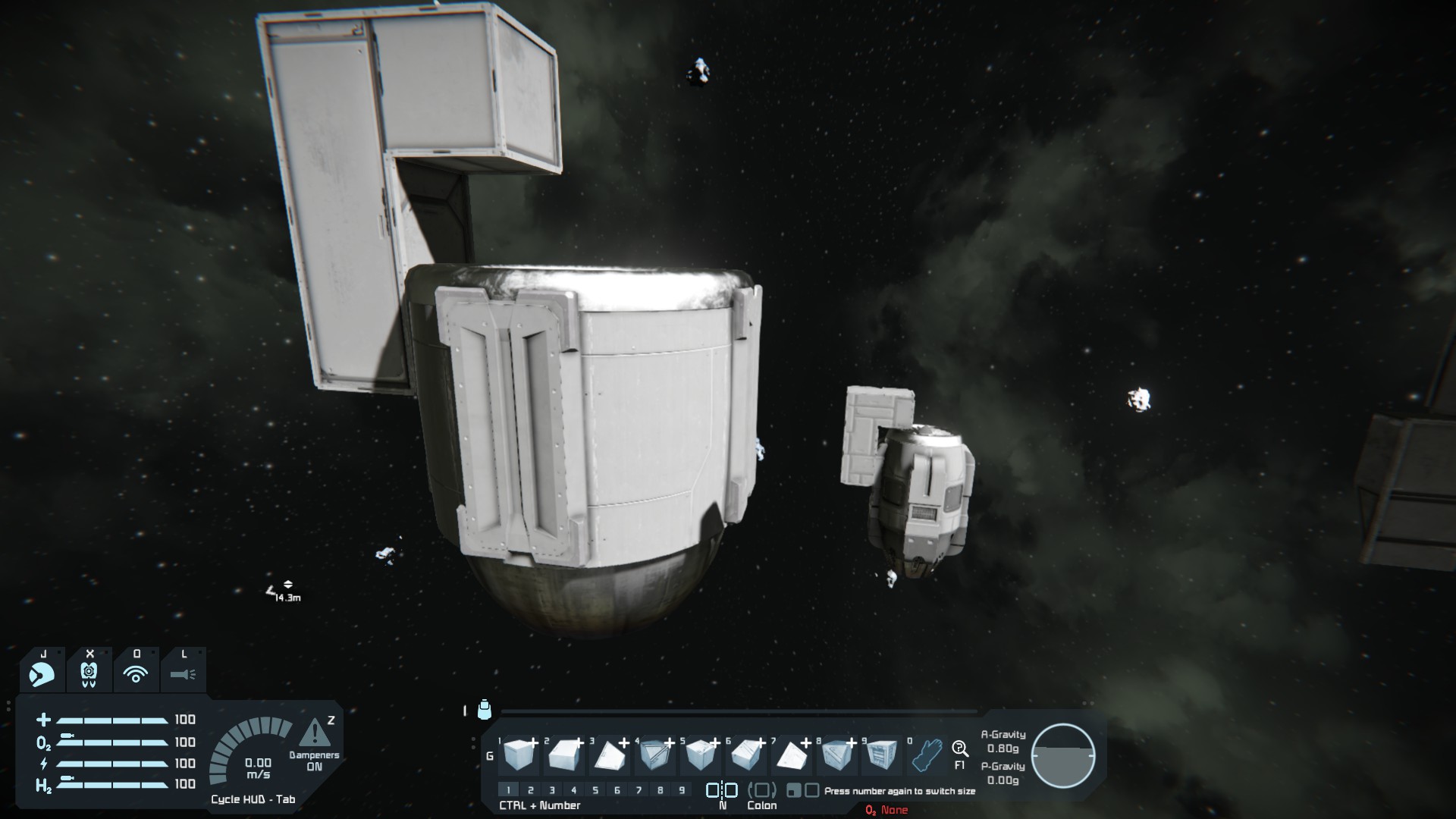Open the backpack inventory icon
Image resolution: width=1456 pixels, height=819 pixels.
[x=485, y=710]
